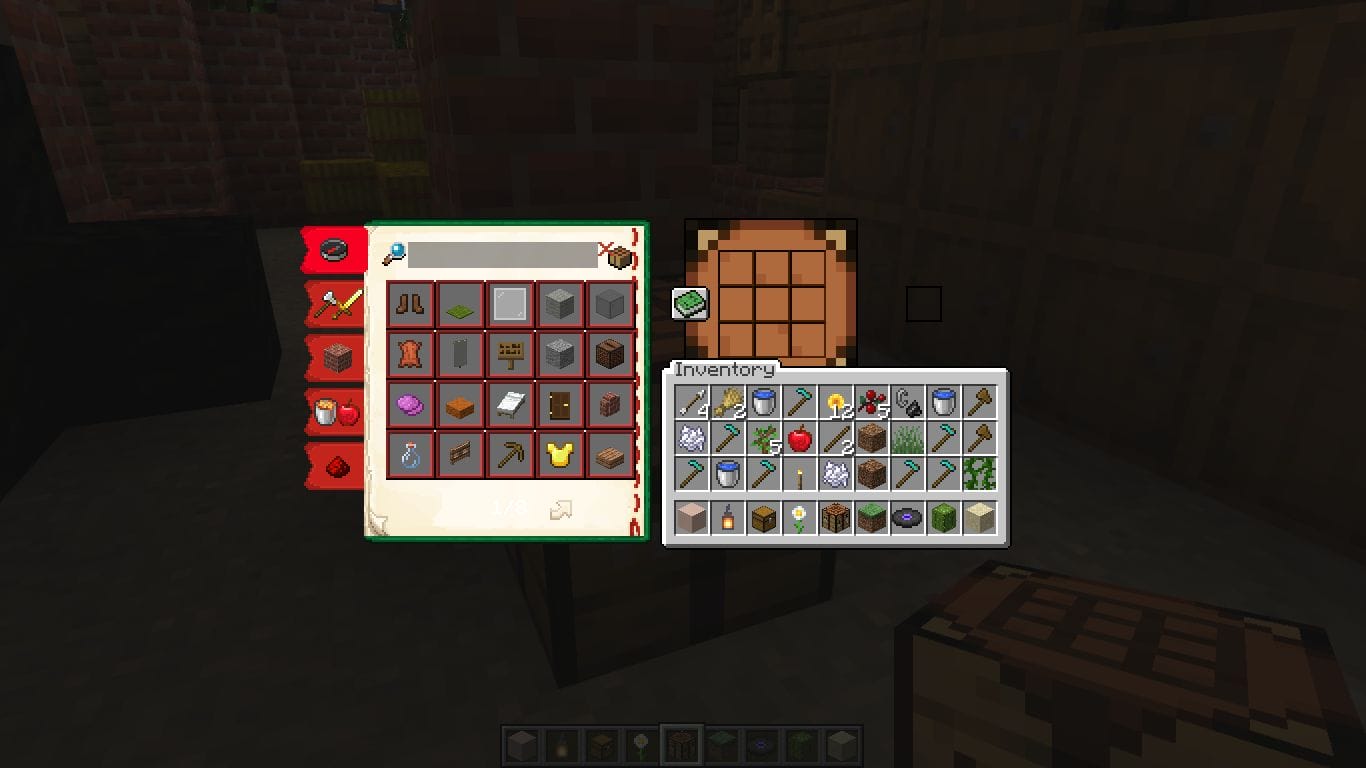This screenshot has height=768, width=1366.
Task: Click the next page arrow in recipe book
Action: (x=560, y=510)
